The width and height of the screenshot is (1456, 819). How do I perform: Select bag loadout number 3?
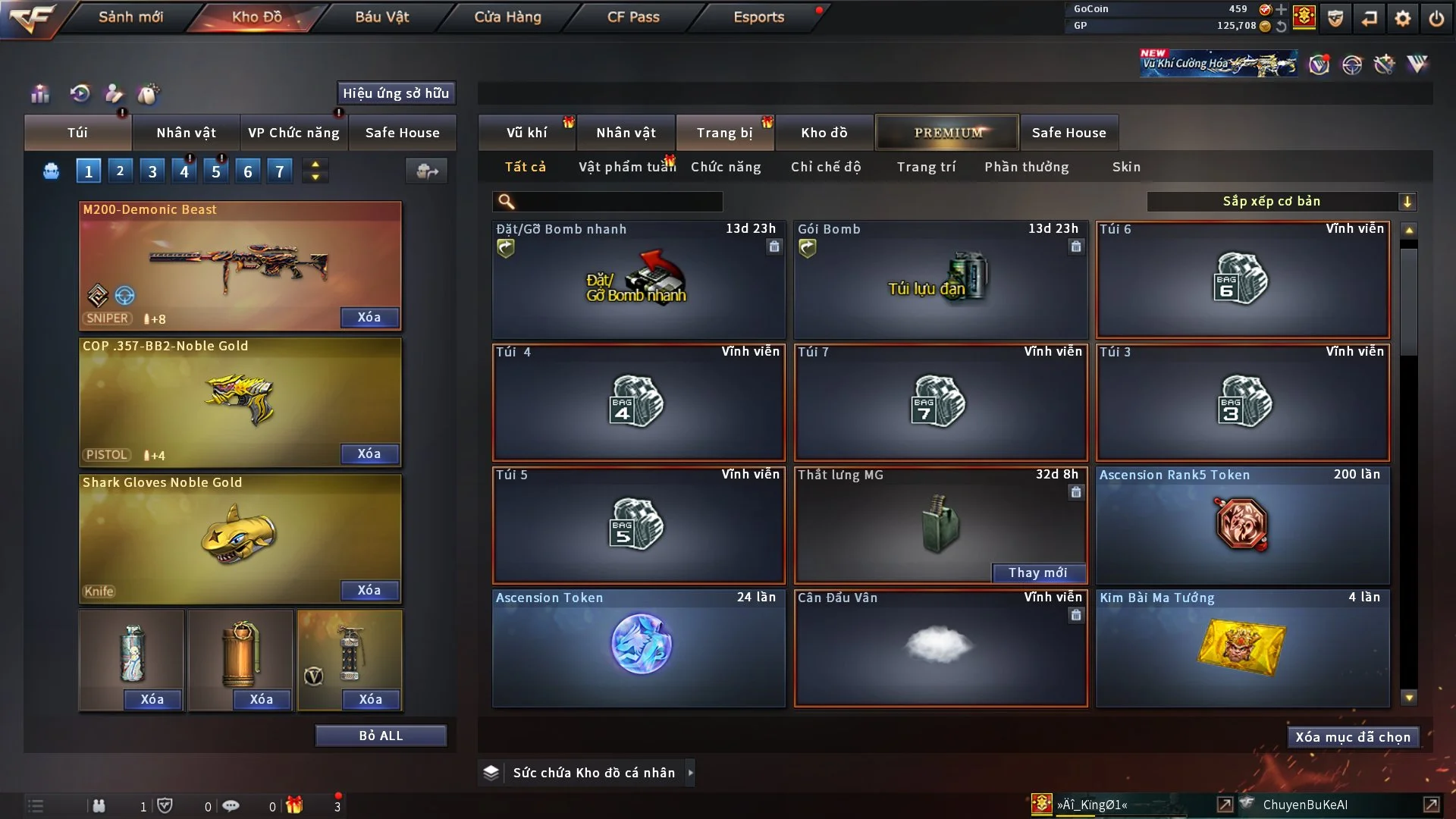[152, 171]
